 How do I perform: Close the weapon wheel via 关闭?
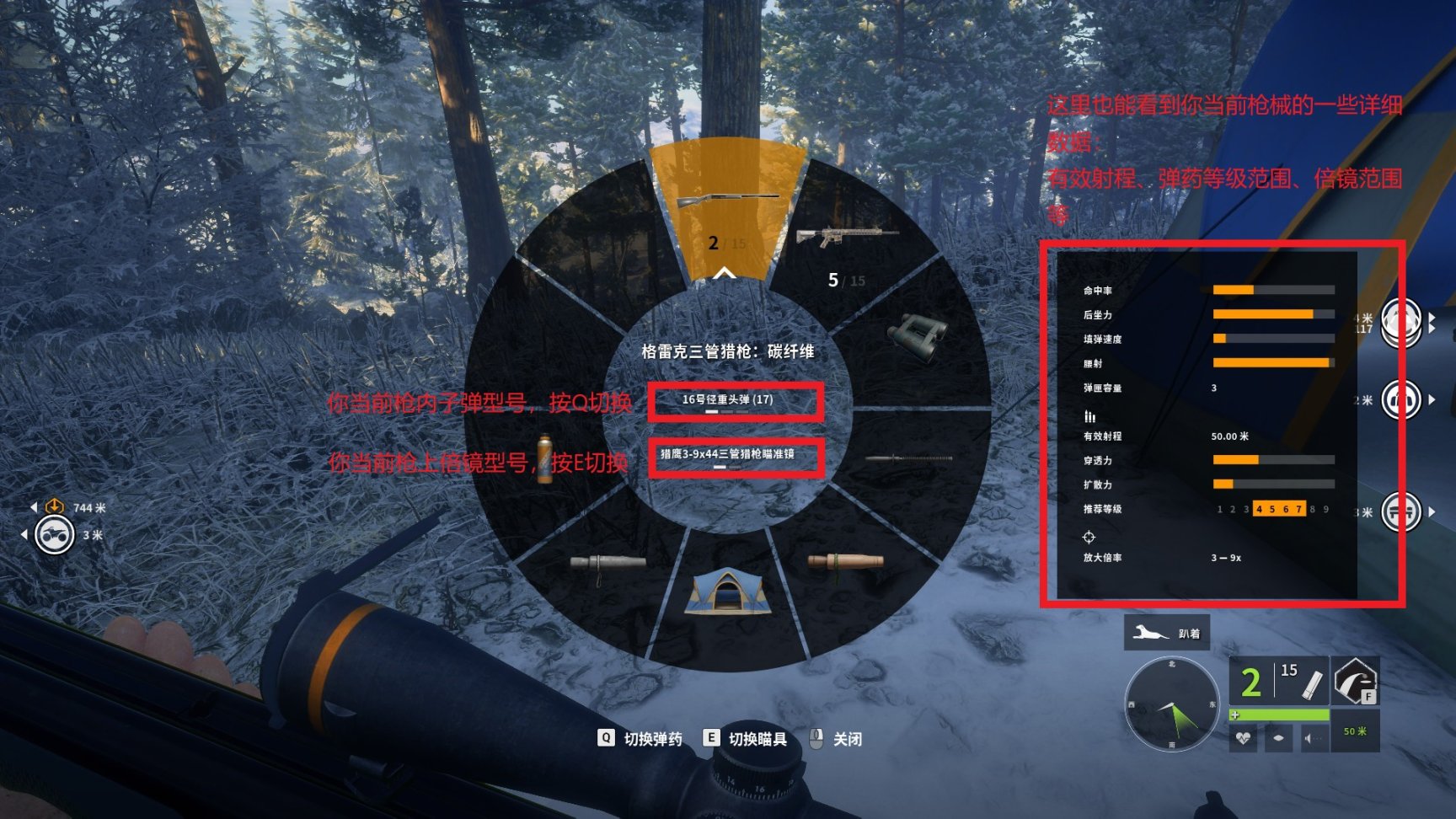pyautogui.click(x=836, y=739)
